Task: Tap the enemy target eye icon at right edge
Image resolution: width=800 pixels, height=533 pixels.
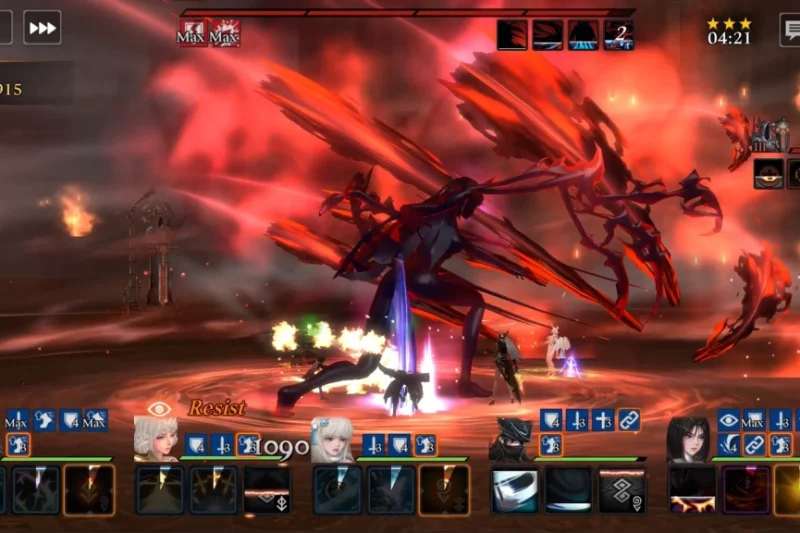Action: click(x=769, y=173)
